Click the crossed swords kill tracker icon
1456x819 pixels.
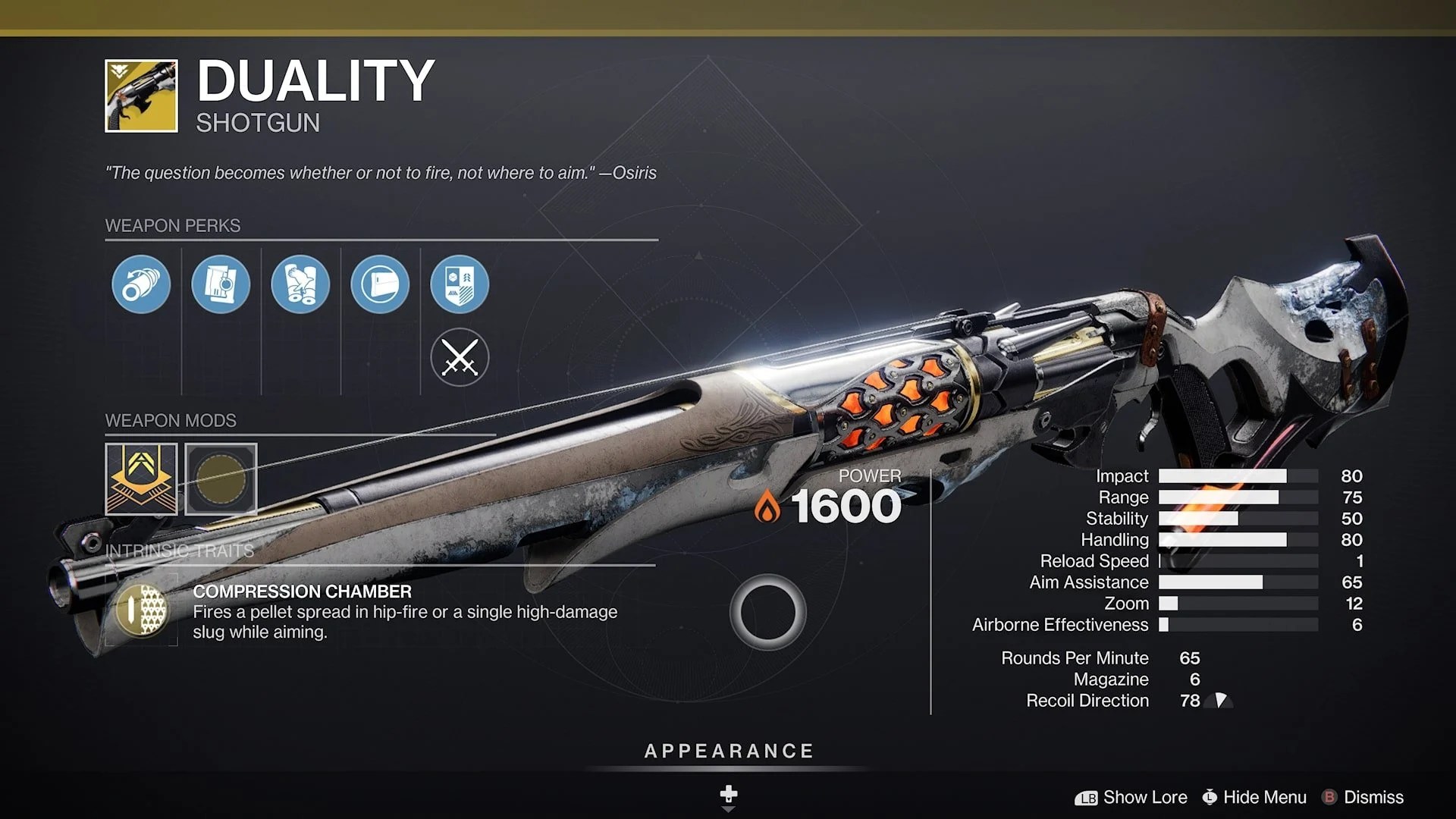pos(460,358)
